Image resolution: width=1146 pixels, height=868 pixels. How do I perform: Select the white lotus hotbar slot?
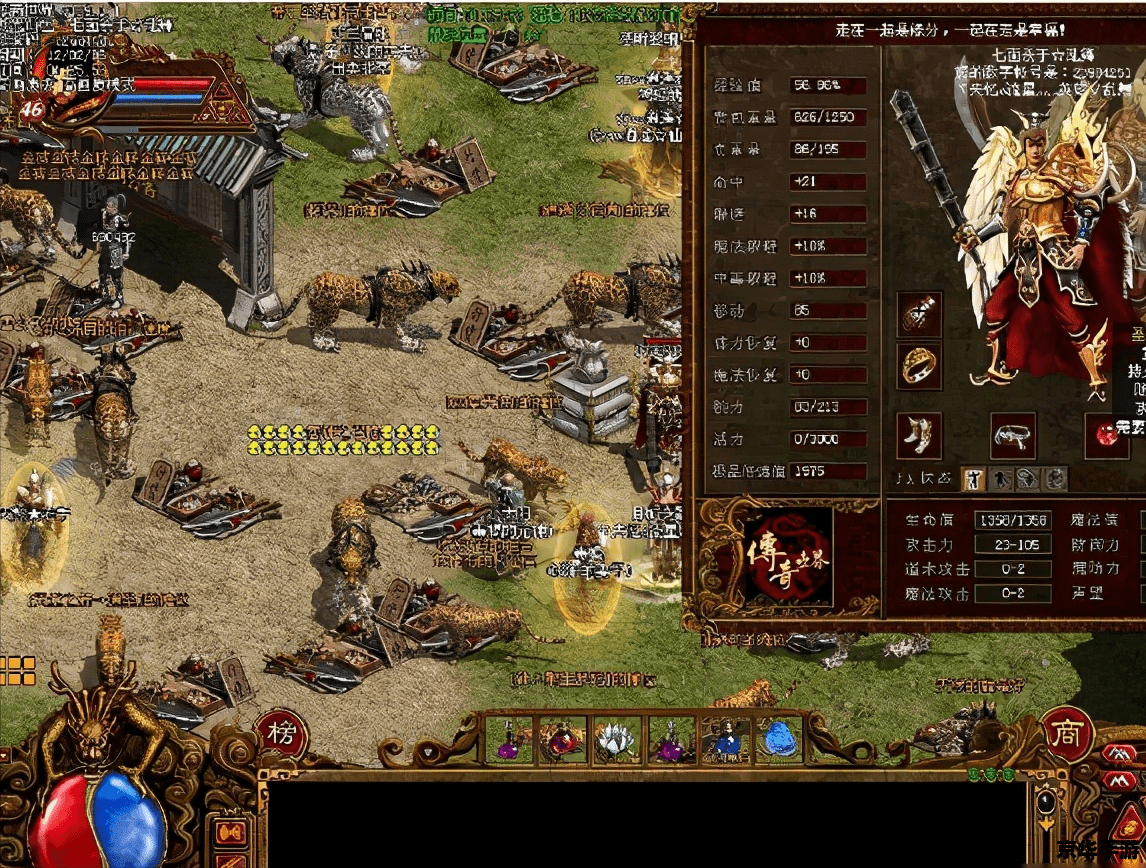[x=617, y=742]
